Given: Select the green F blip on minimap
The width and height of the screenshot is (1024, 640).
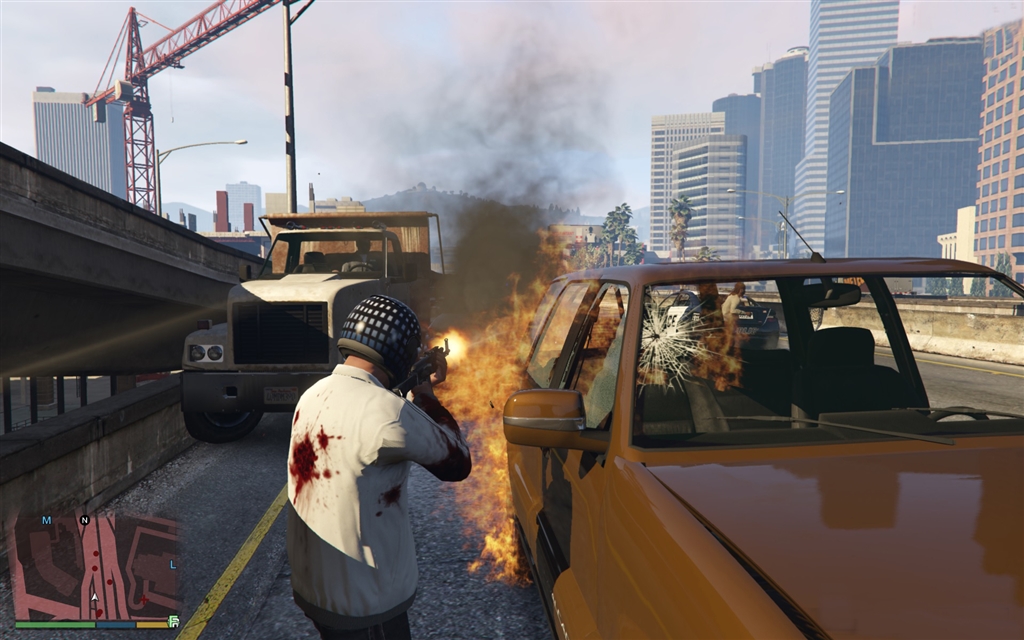Looking at the screenshot, I should [x=174, y=621].
